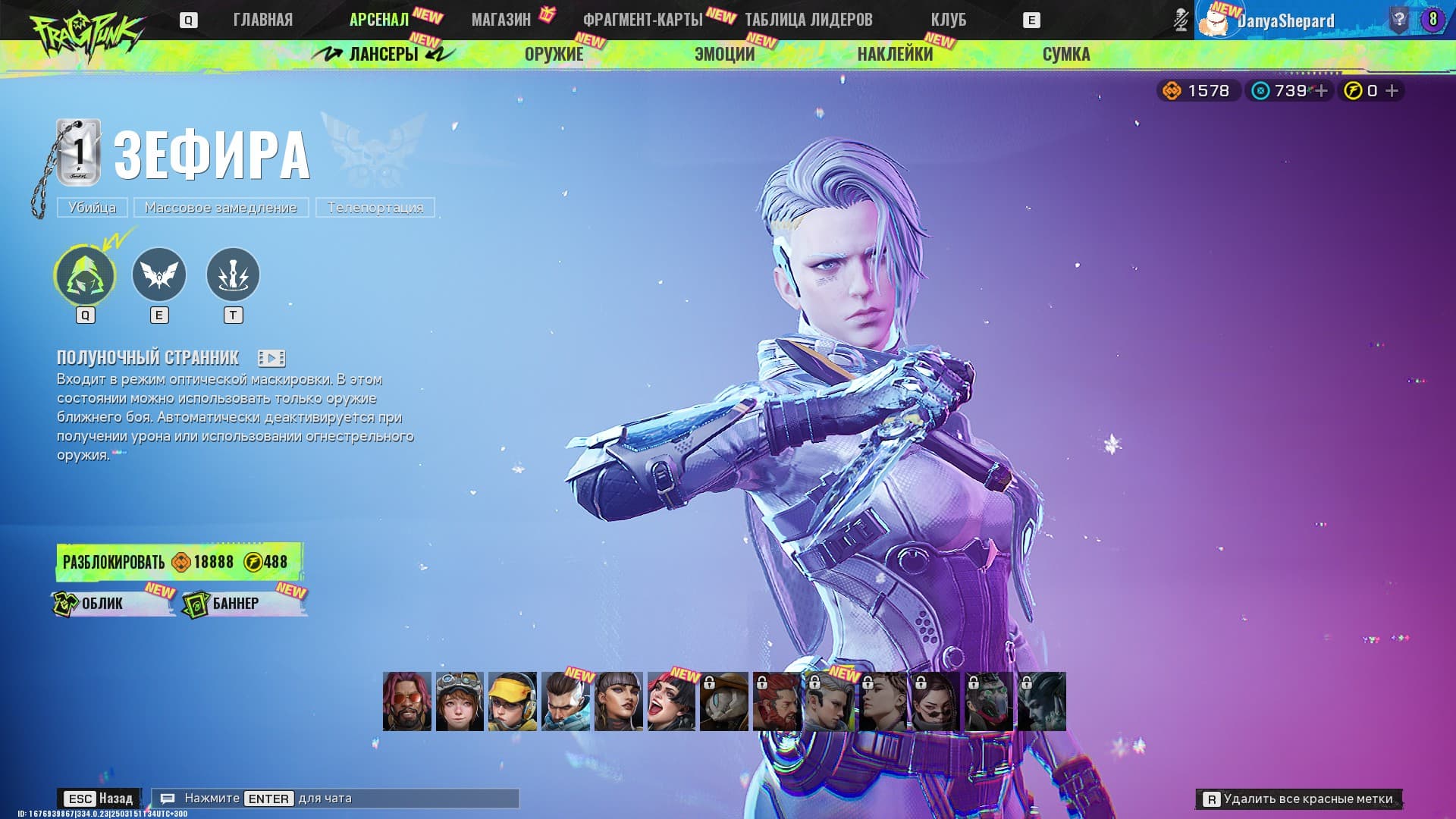Play the ability preview video icon
Viewport: 1456px width, 819px height.
[271, 358]
